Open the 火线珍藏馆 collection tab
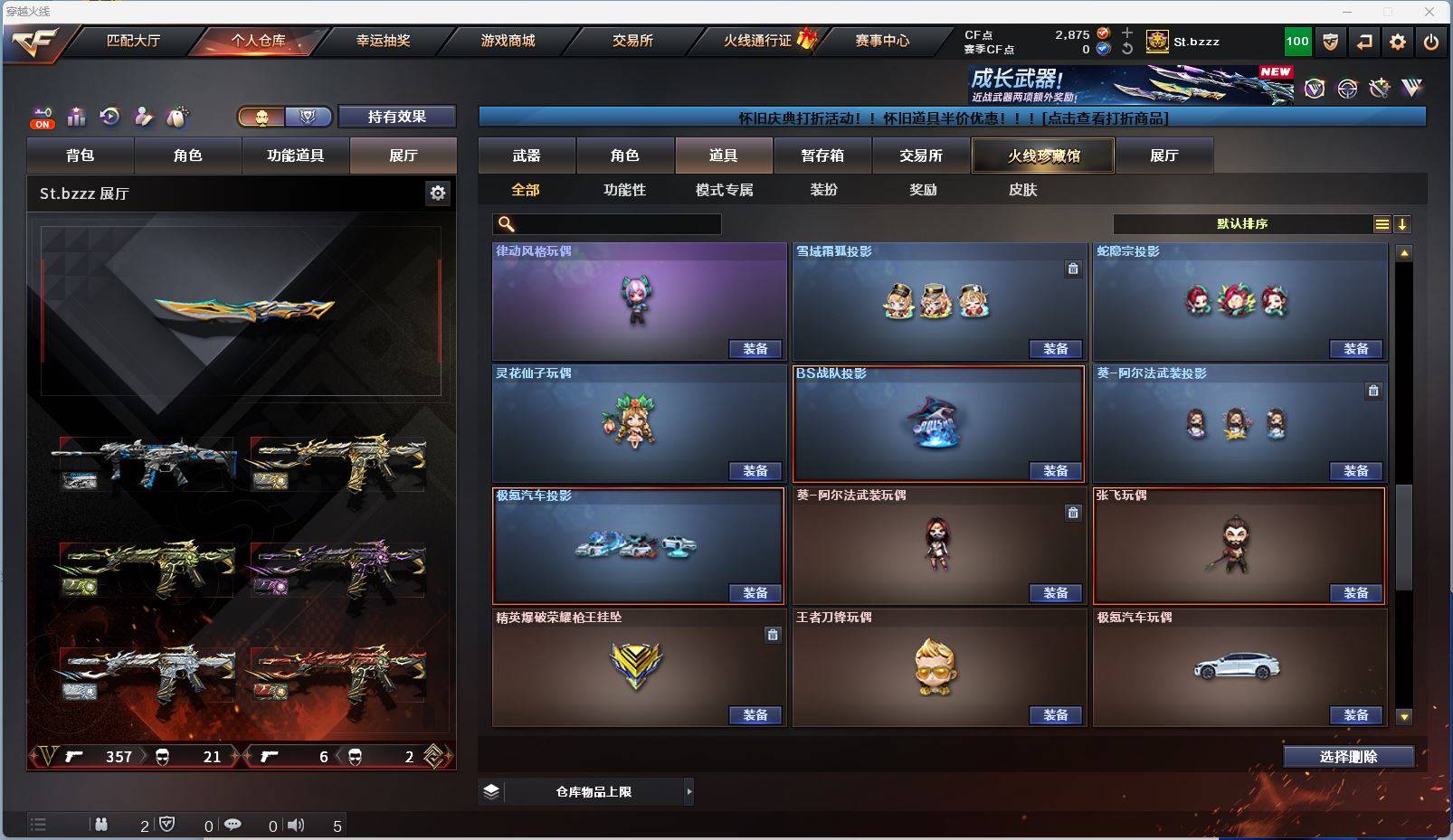Viewport: 1453px width, 840px height. pyautogui.click(x=1043, y=156)
